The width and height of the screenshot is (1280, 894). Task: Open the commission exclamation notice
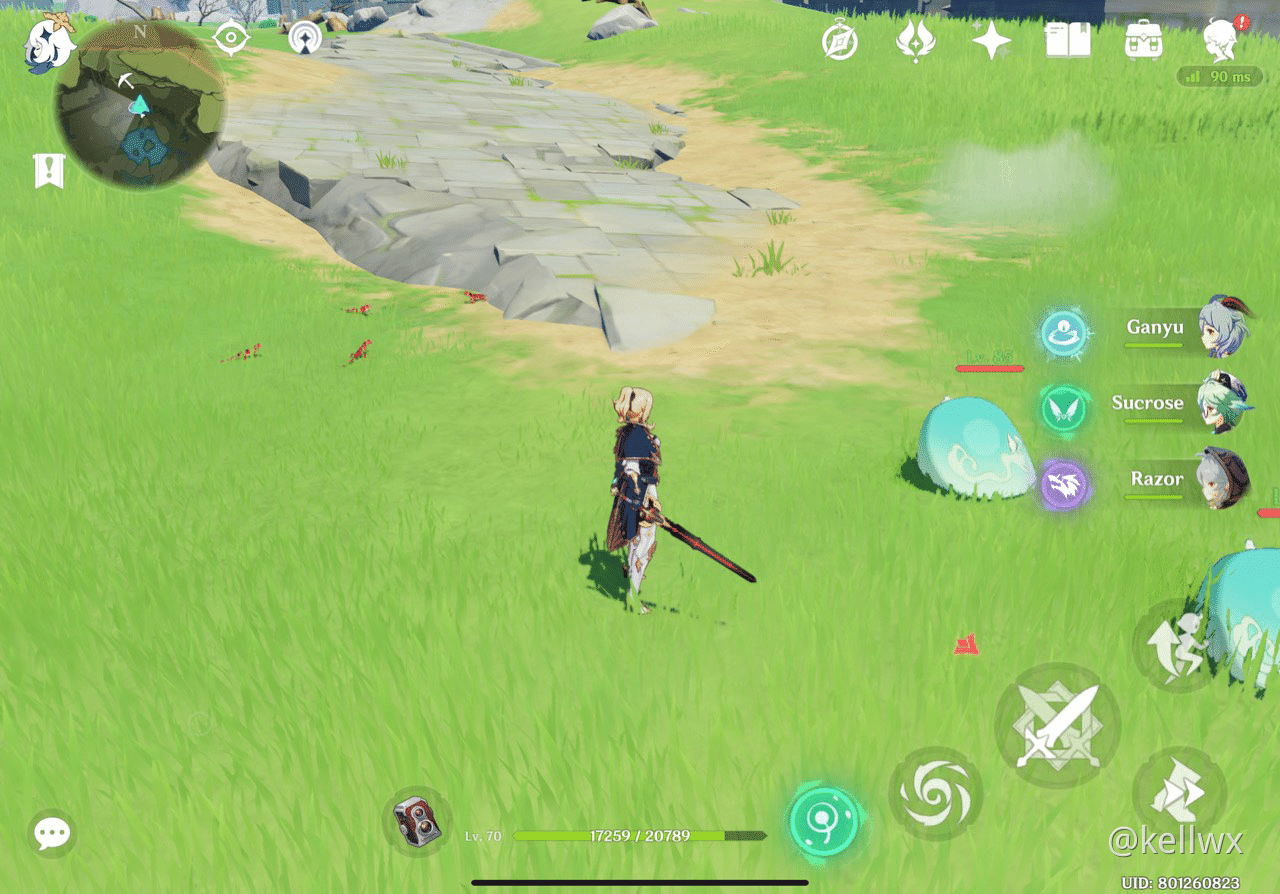click(x=47, y=168)
